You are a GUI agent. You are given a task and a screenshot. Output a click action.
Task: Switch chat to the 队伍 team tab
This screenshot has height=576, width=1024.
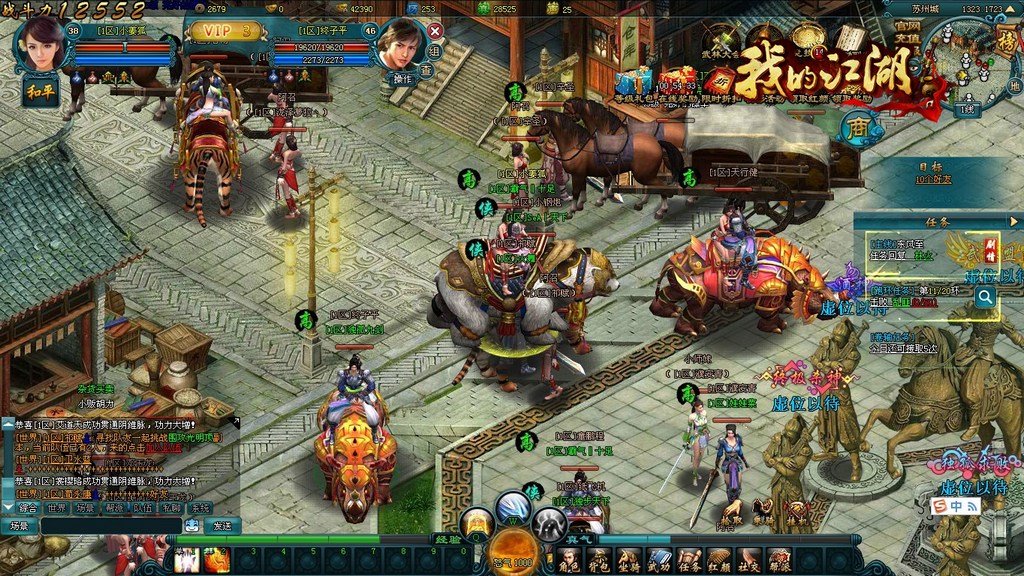(143, 508)
